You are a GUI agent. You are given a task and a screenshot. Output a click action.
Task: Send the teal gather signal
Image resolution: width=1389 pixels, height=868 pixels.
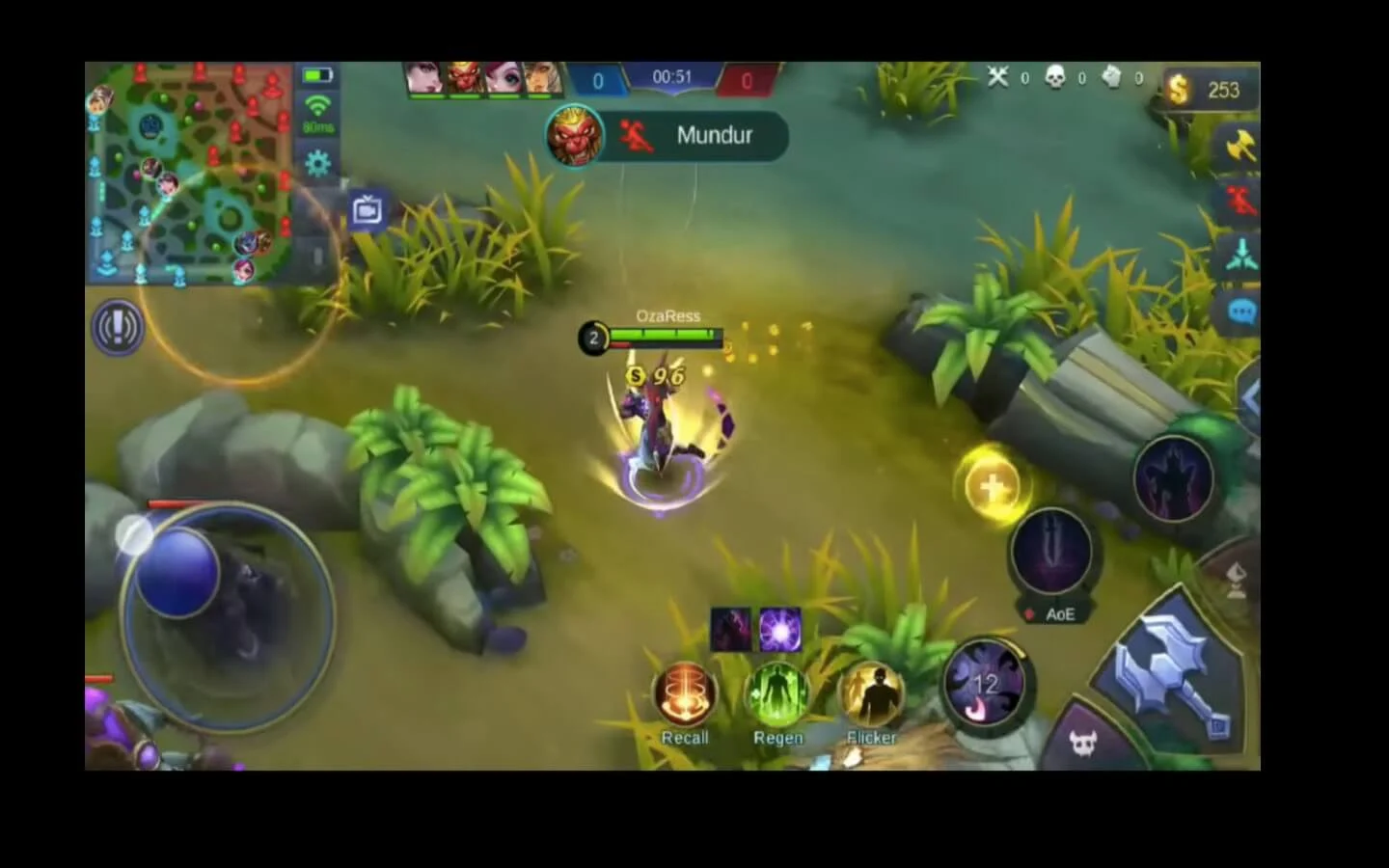coord(1241,256)
